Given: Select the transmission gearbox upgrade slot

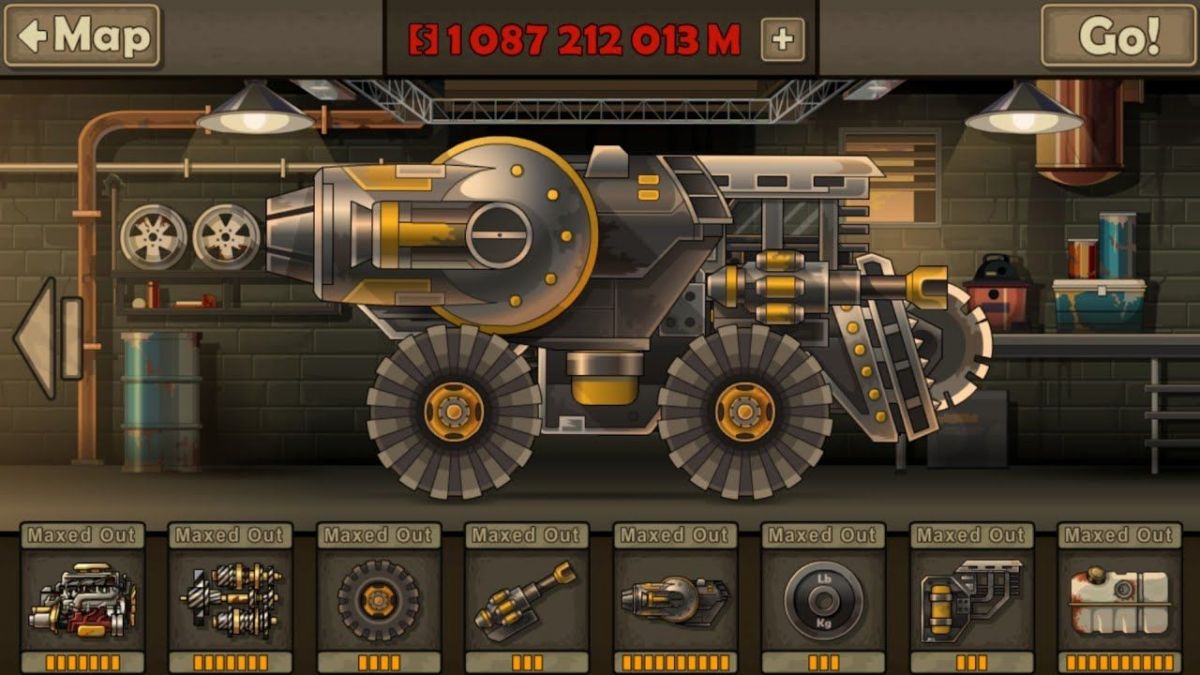Looking at the screenshot, I should click(230, 599).
